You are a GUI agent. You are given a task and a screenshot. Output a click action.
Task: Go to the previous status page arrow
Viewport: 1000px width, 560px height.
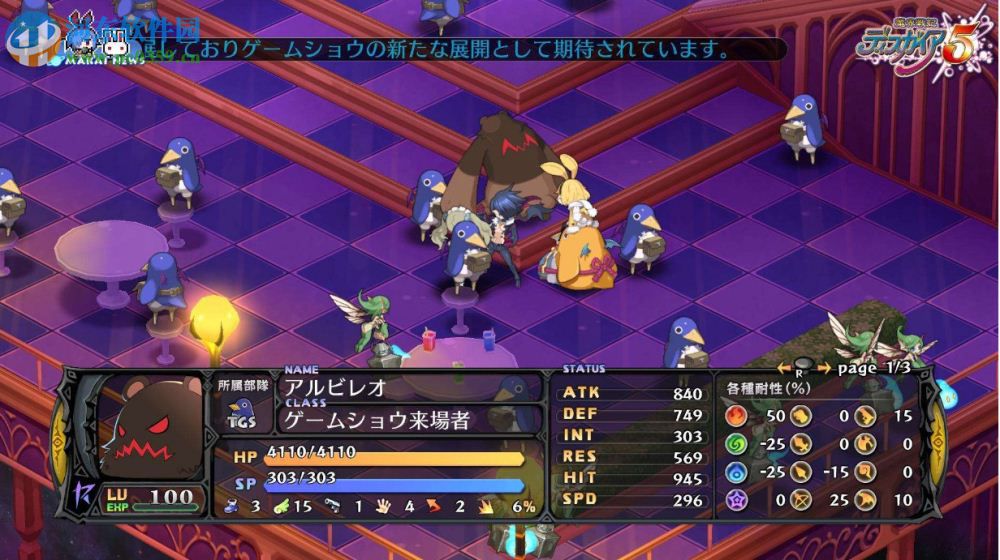click(x=784, y=369)
